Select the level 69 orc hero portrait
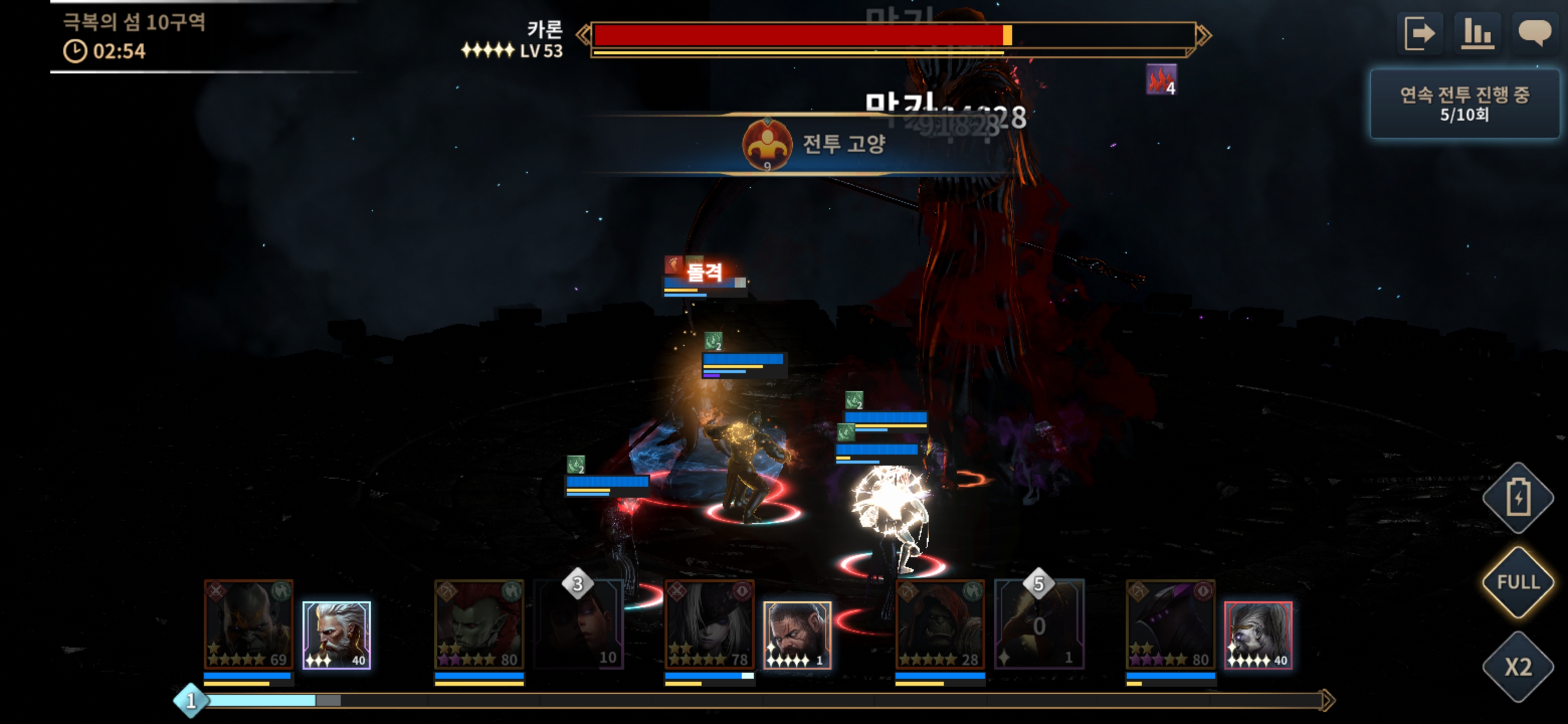Viewport: 1568px width, 724px height. (x=248, y=624)
